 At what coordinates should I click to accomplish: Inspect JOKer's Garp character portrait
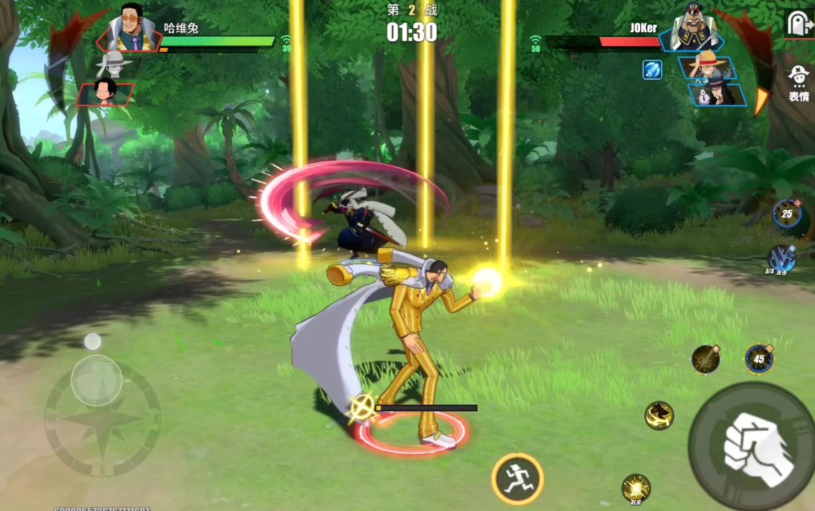click(697, 28)
